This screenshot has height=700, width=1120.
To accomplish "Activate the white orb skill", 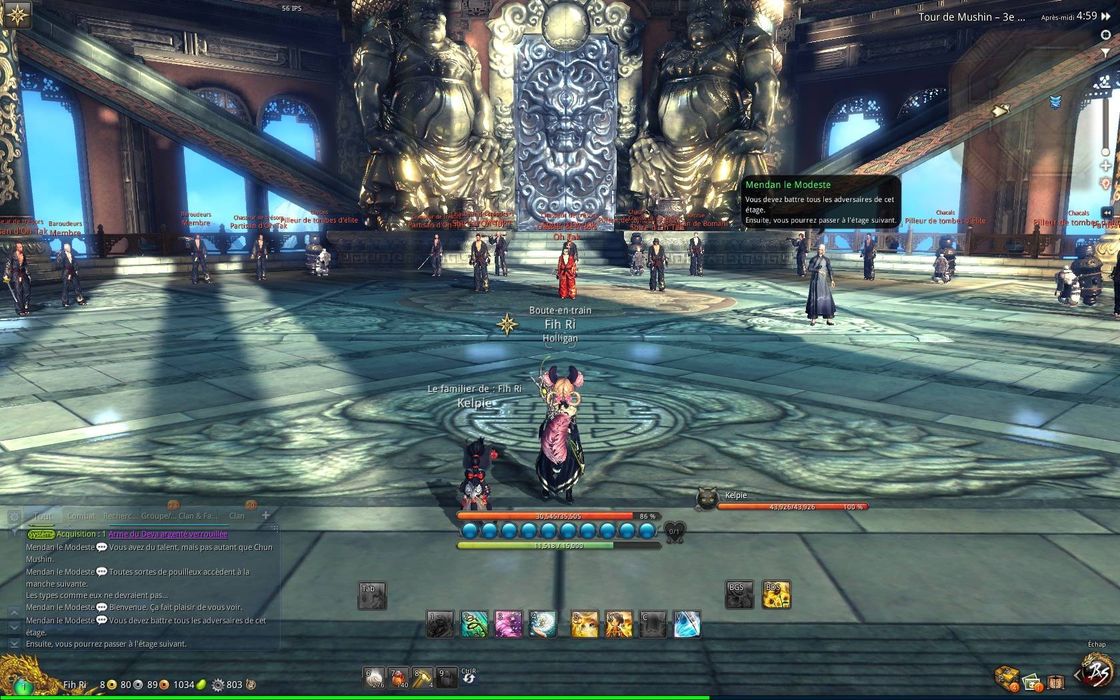I will (542, 624).
